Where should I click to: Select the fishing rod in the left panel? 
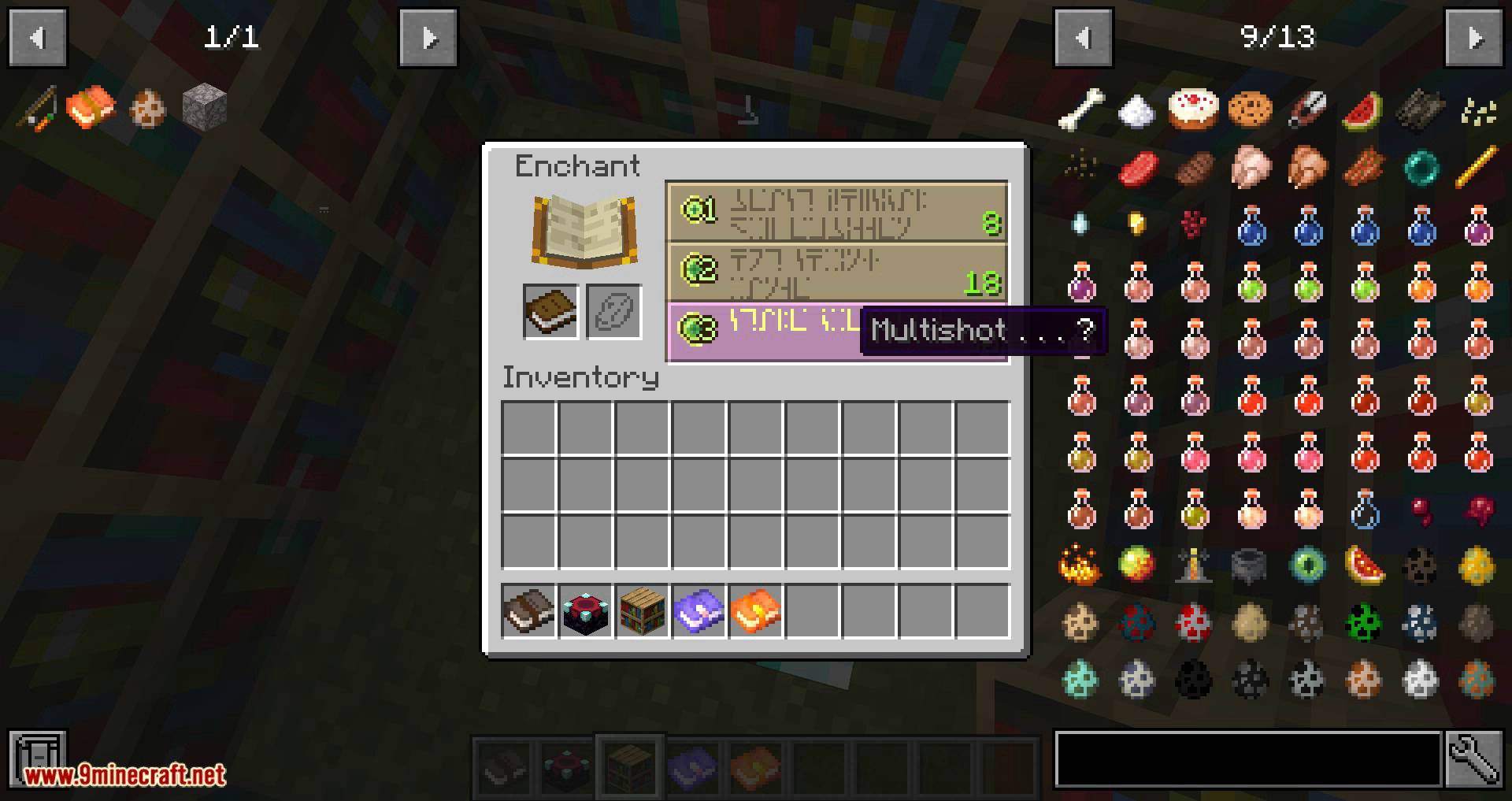coord(37,108)
